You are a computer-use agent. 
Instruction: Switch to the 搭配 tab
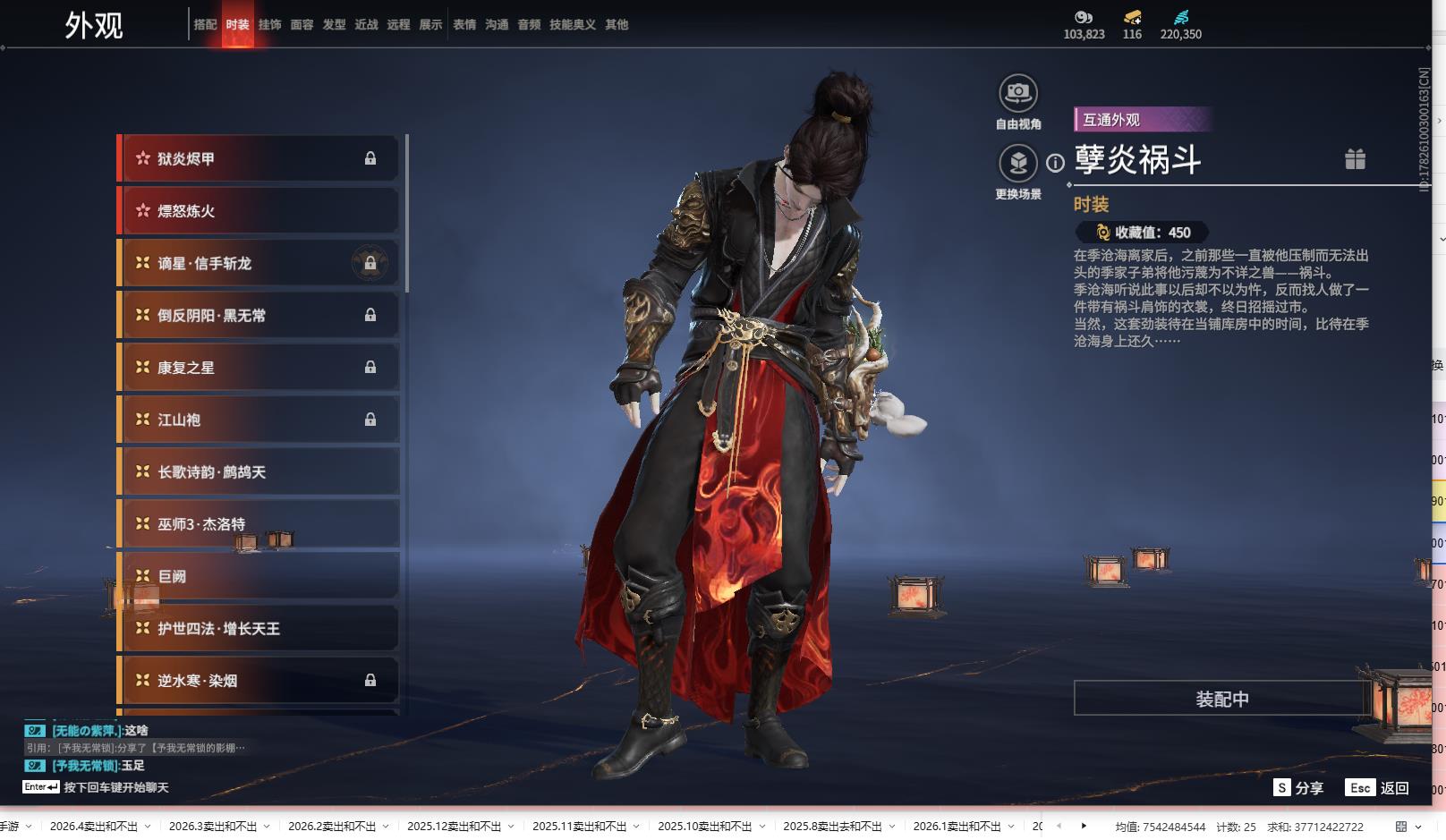coord(205,25)
